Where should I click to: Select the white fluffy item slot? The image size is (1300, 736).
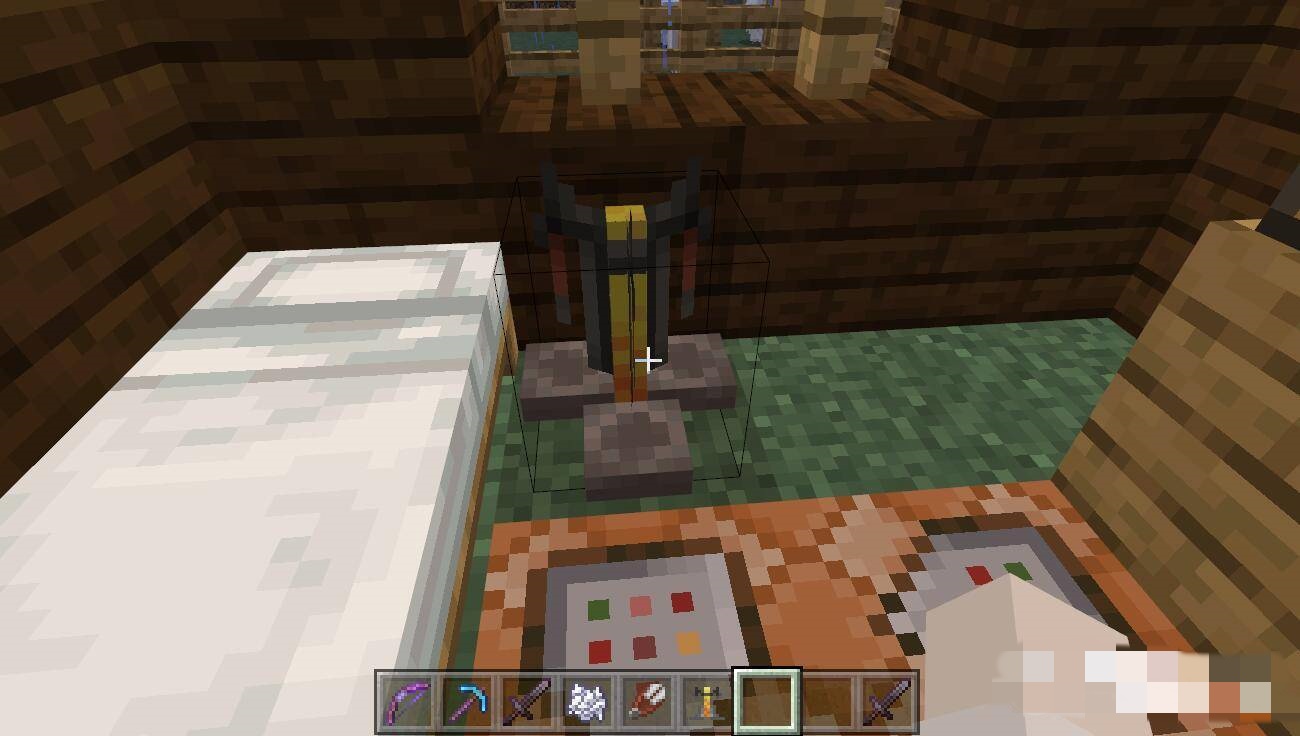587,701
